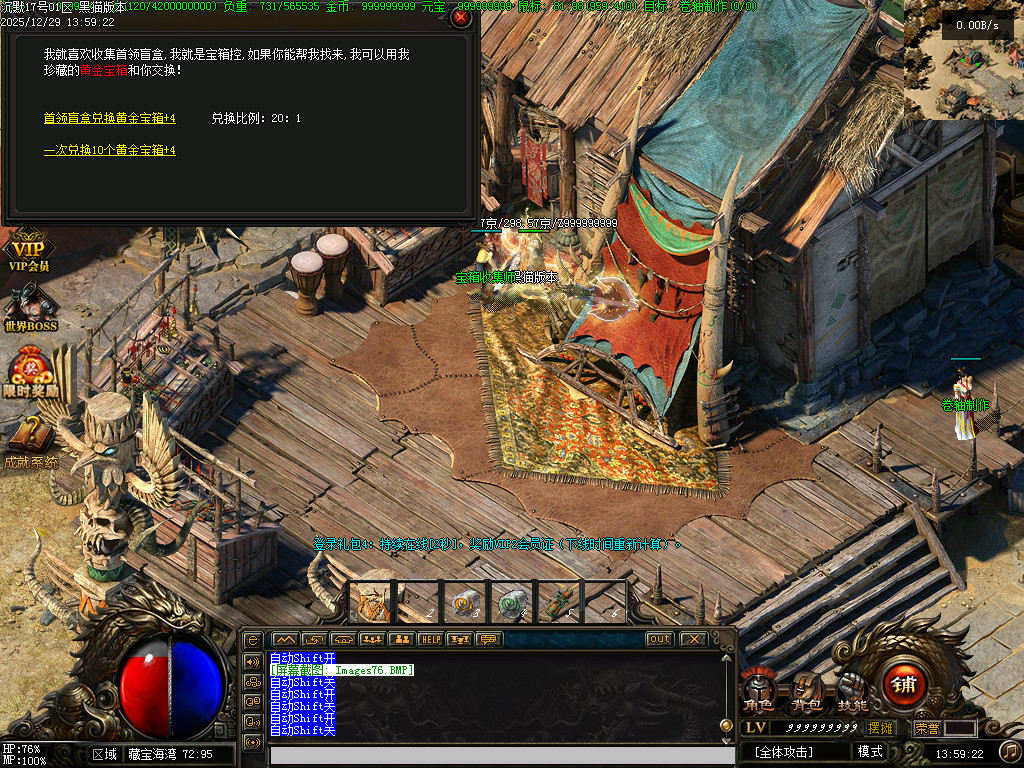Open the 背包 backpack

click(x=806, y=692)
